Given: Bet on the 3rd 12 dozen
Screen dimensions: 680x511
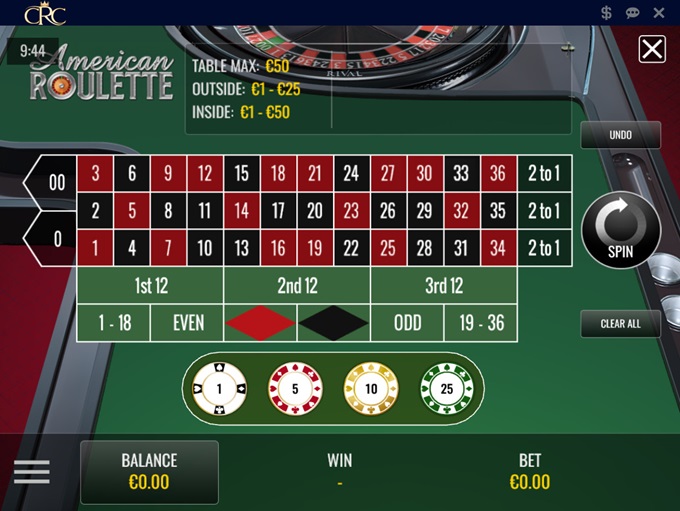Looking at the screenshot, I should [x=444, y=286].
